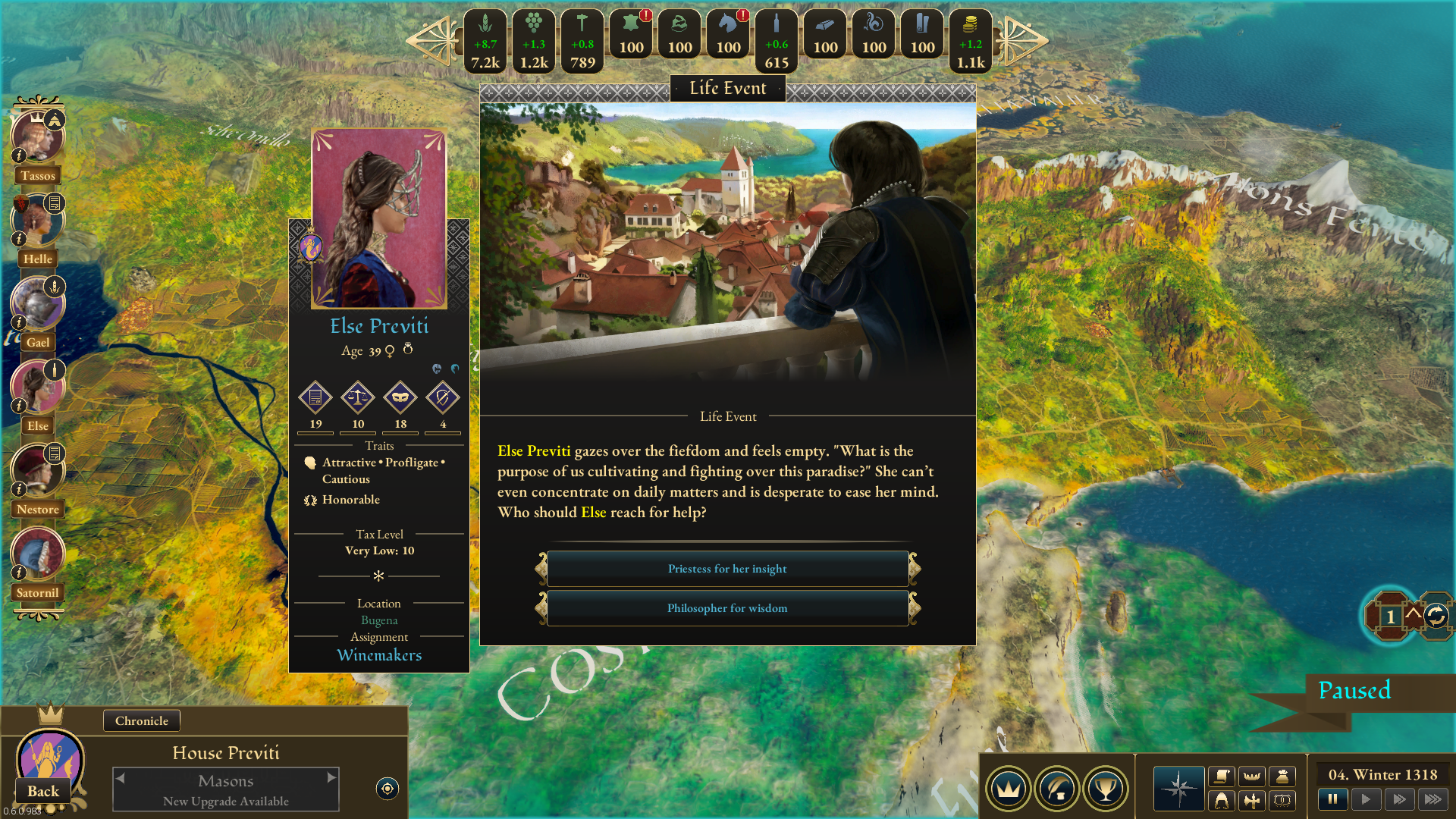Choose "Priestess for her insight" option

click(x=727, y=569)
